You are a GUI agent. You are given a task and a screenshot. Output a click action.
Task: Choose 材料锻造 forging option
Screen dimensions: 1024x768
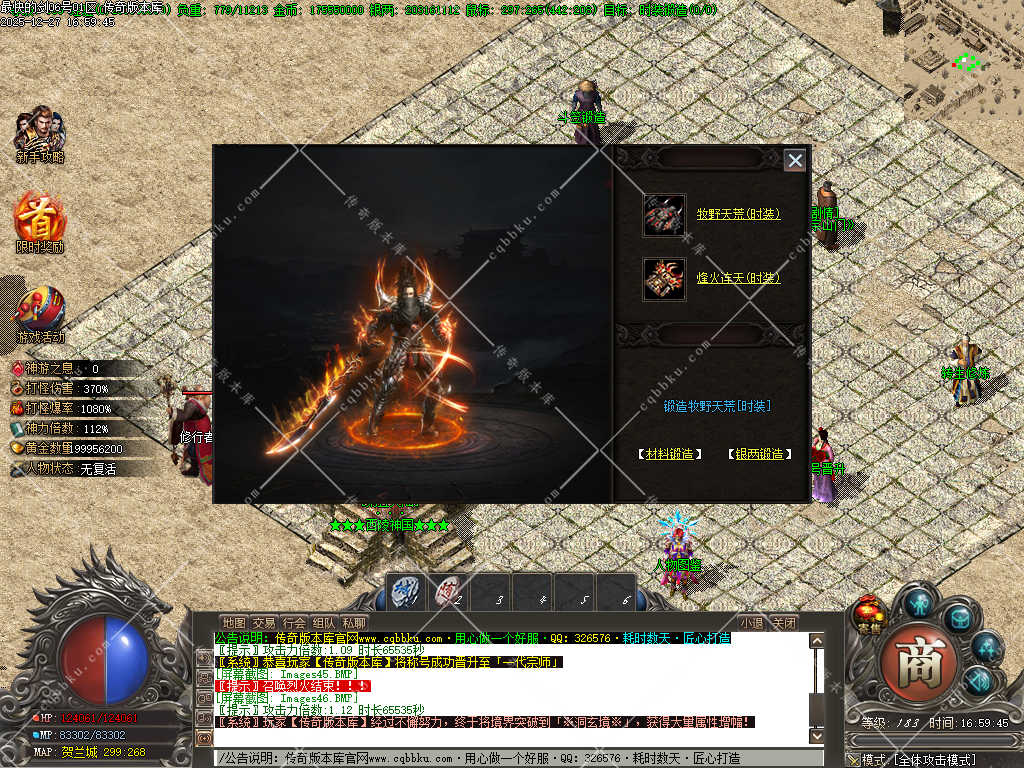(x=669, y=454)
